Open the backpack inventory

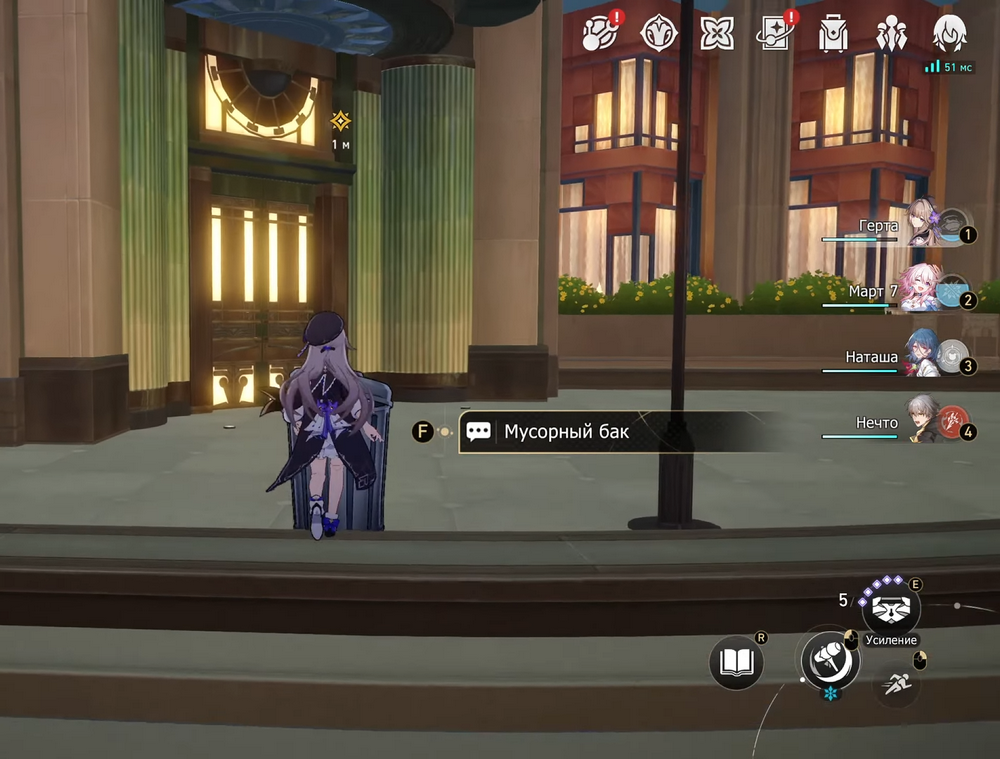coord(833,33)
